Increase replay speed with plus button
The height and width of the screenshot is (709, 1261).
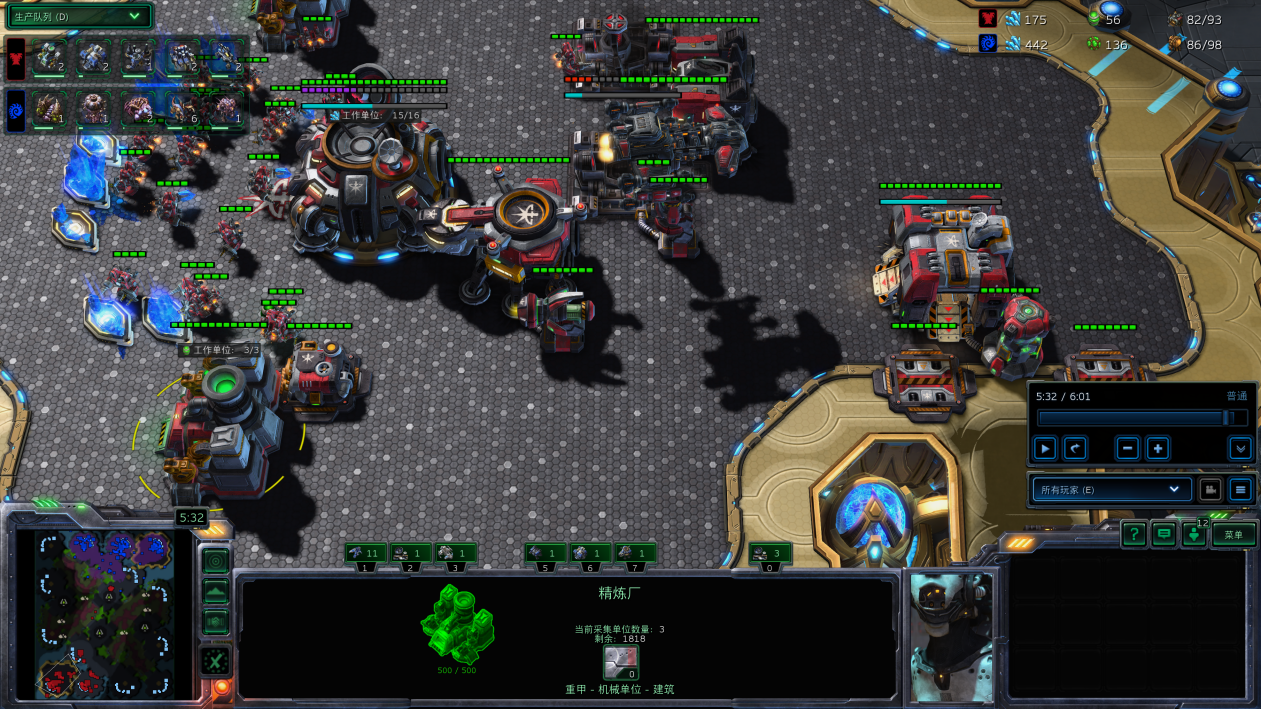[x=1157, y=448]
